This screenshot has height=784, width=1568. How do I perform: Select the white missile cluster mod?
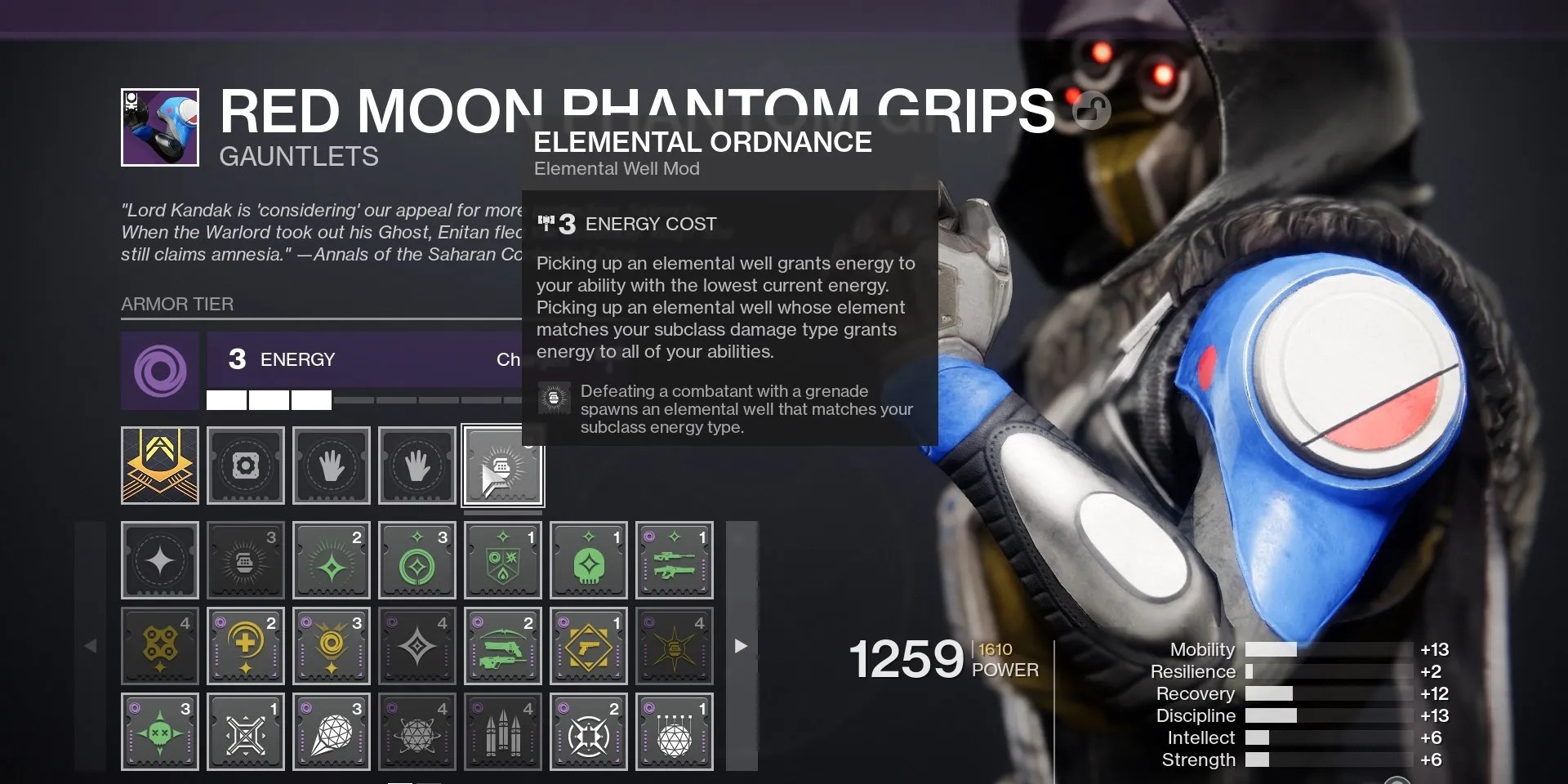(502, 732)
